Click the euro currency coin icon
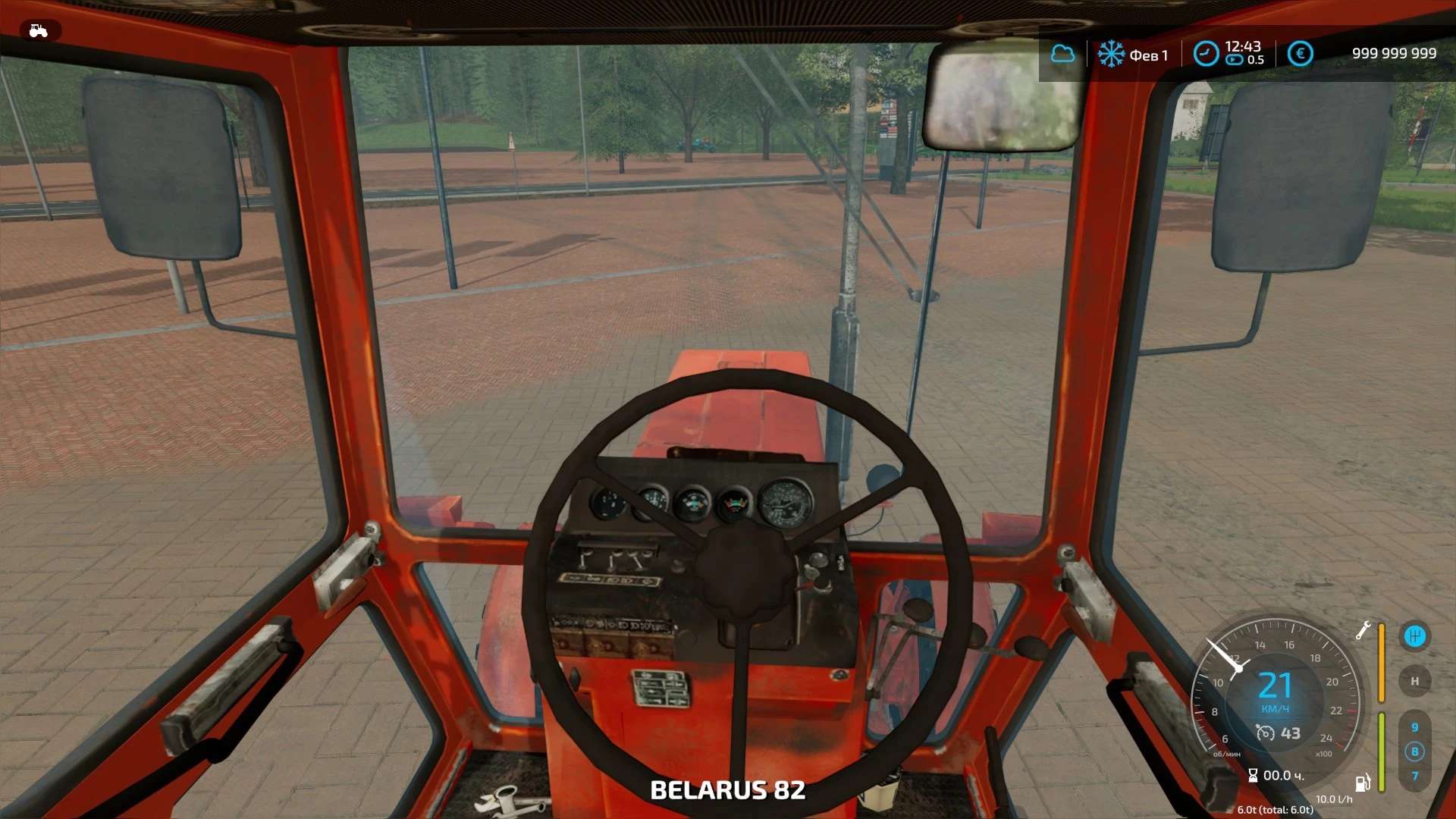The height and width of the screenshot is (819, 1456). pyautogui.click(x=1299, y=53)
